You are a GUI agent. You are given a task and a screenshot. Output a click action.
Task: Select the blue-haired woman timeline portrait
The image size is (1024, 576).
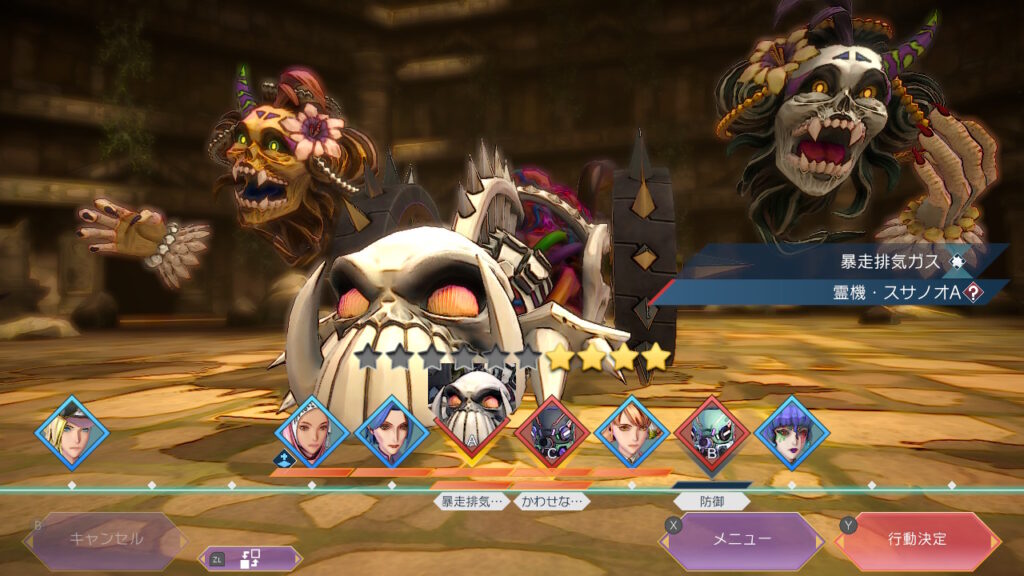[391, 433]
